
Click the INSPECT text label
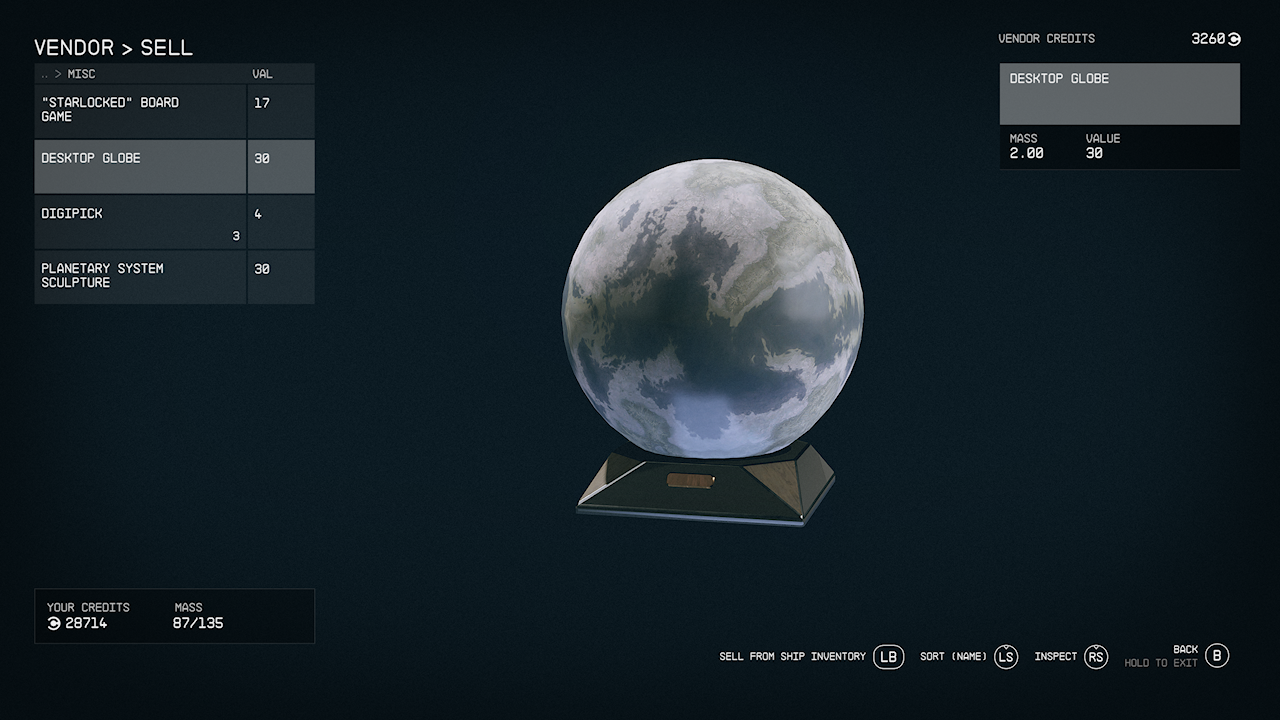pyautogui.click(x=1055, y=657)
